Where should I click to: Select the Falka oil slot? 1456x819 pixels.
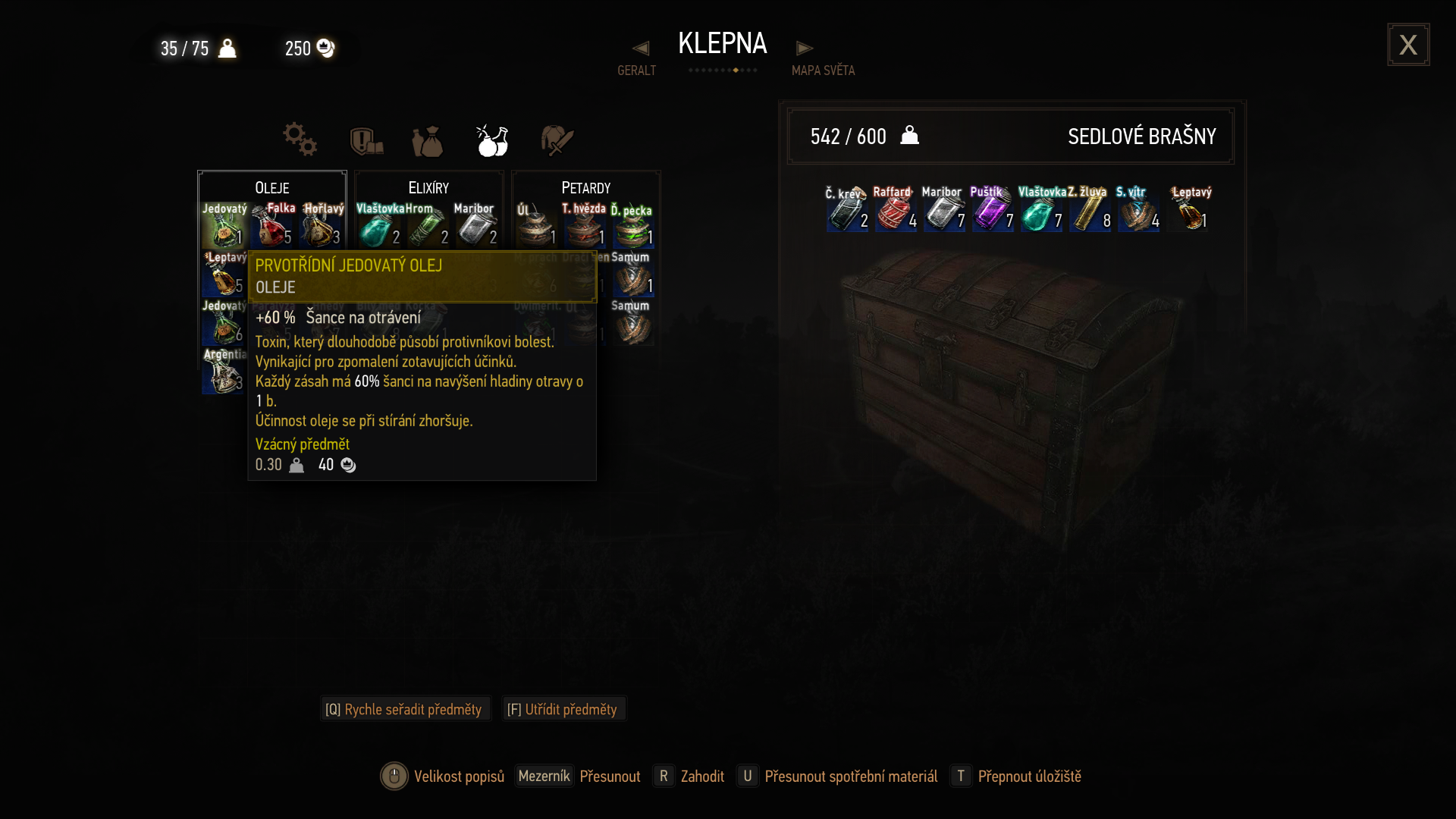pyautogui.click(x=272, y=225)
